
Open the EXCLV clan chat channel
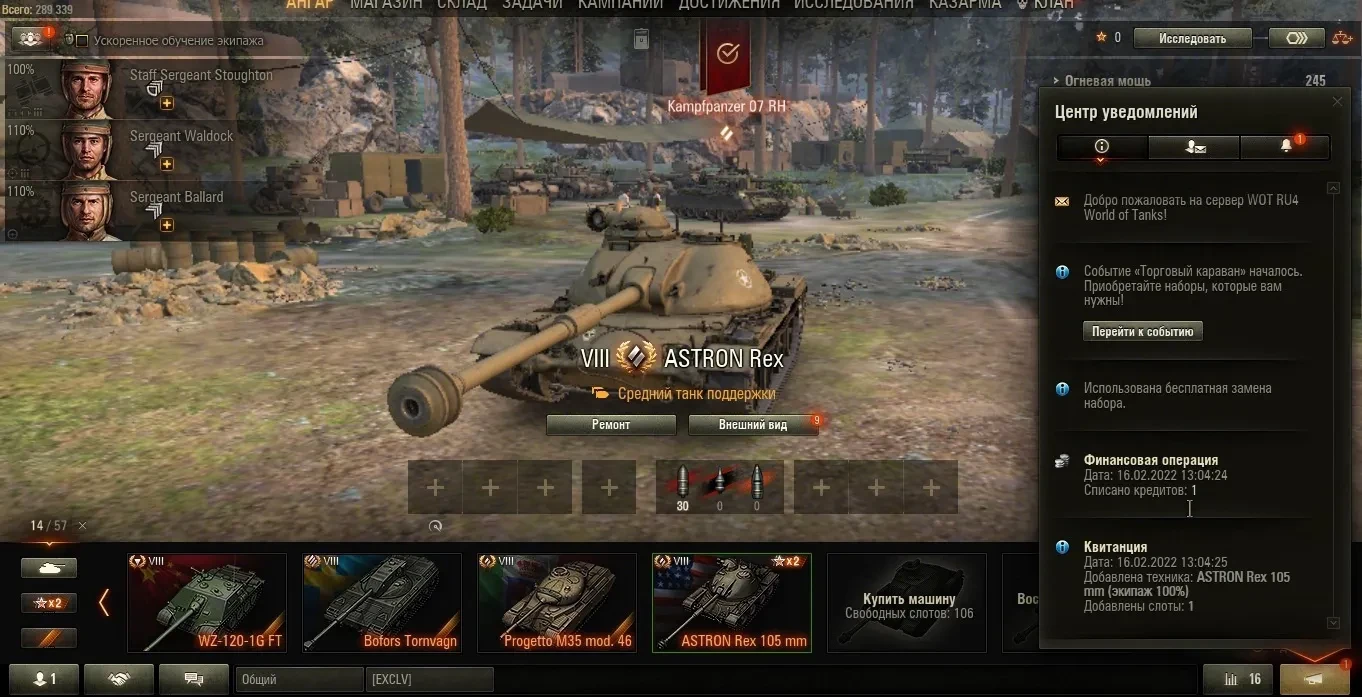pos(429,680)
